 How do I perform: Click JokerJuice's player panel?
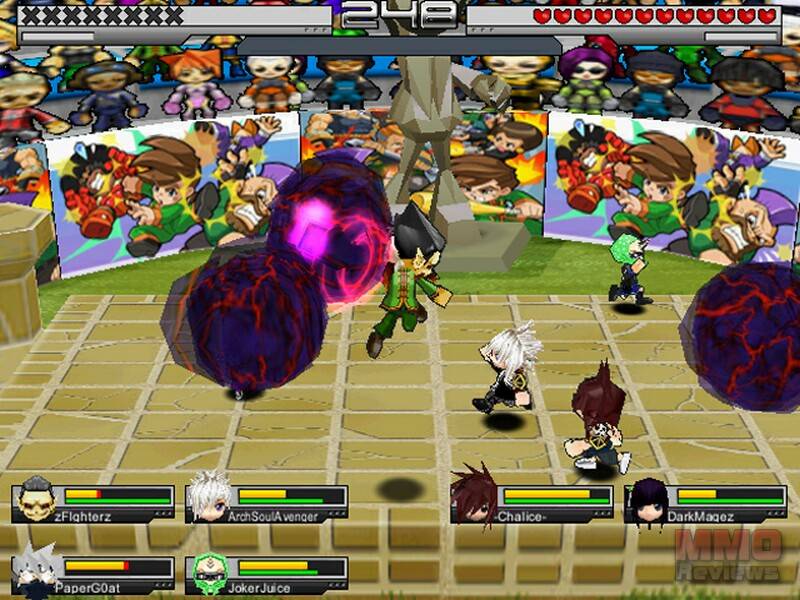267,573
